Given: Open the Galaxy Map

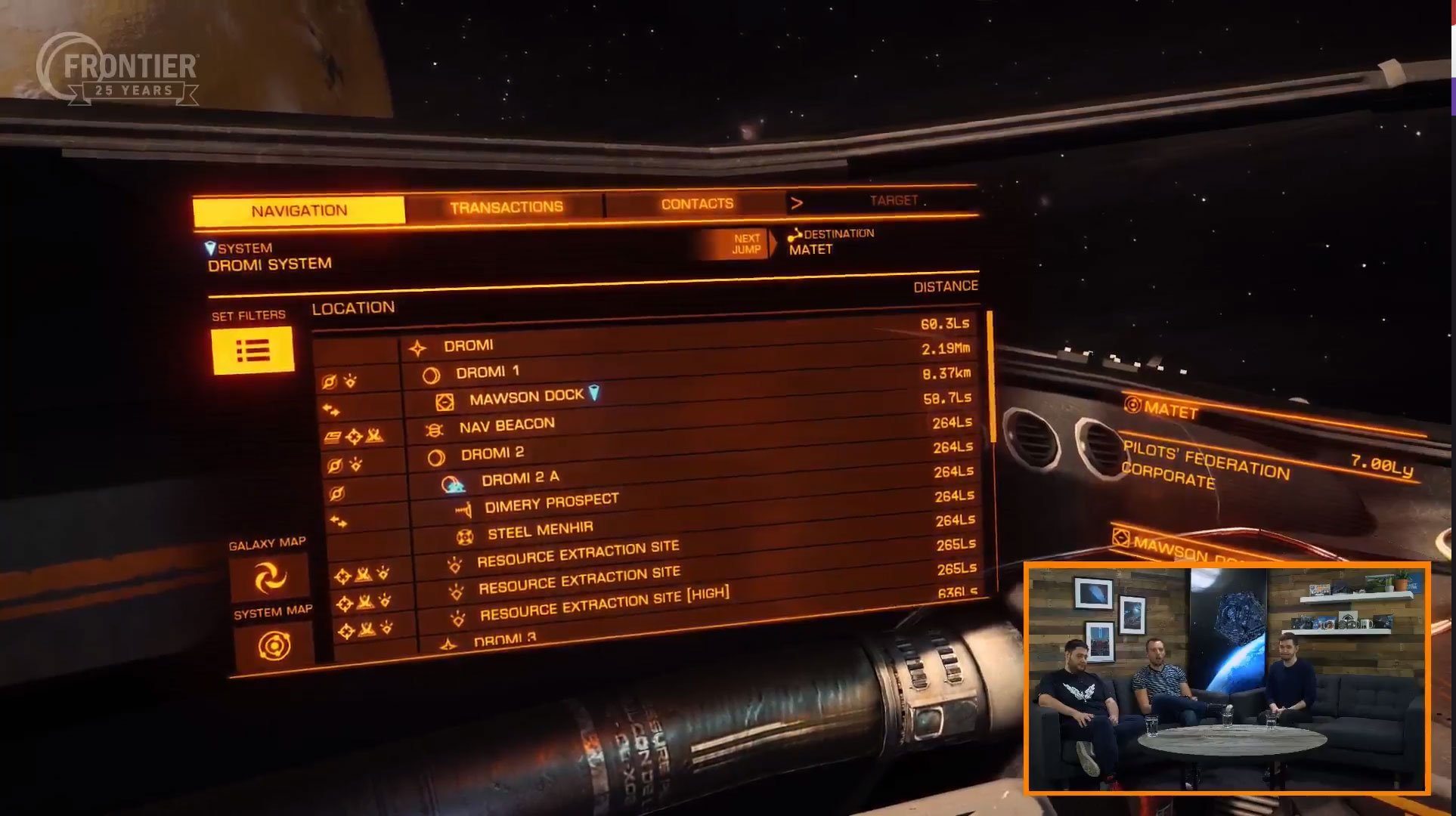Looking at the screenshot, I should [x=269, y=578].
